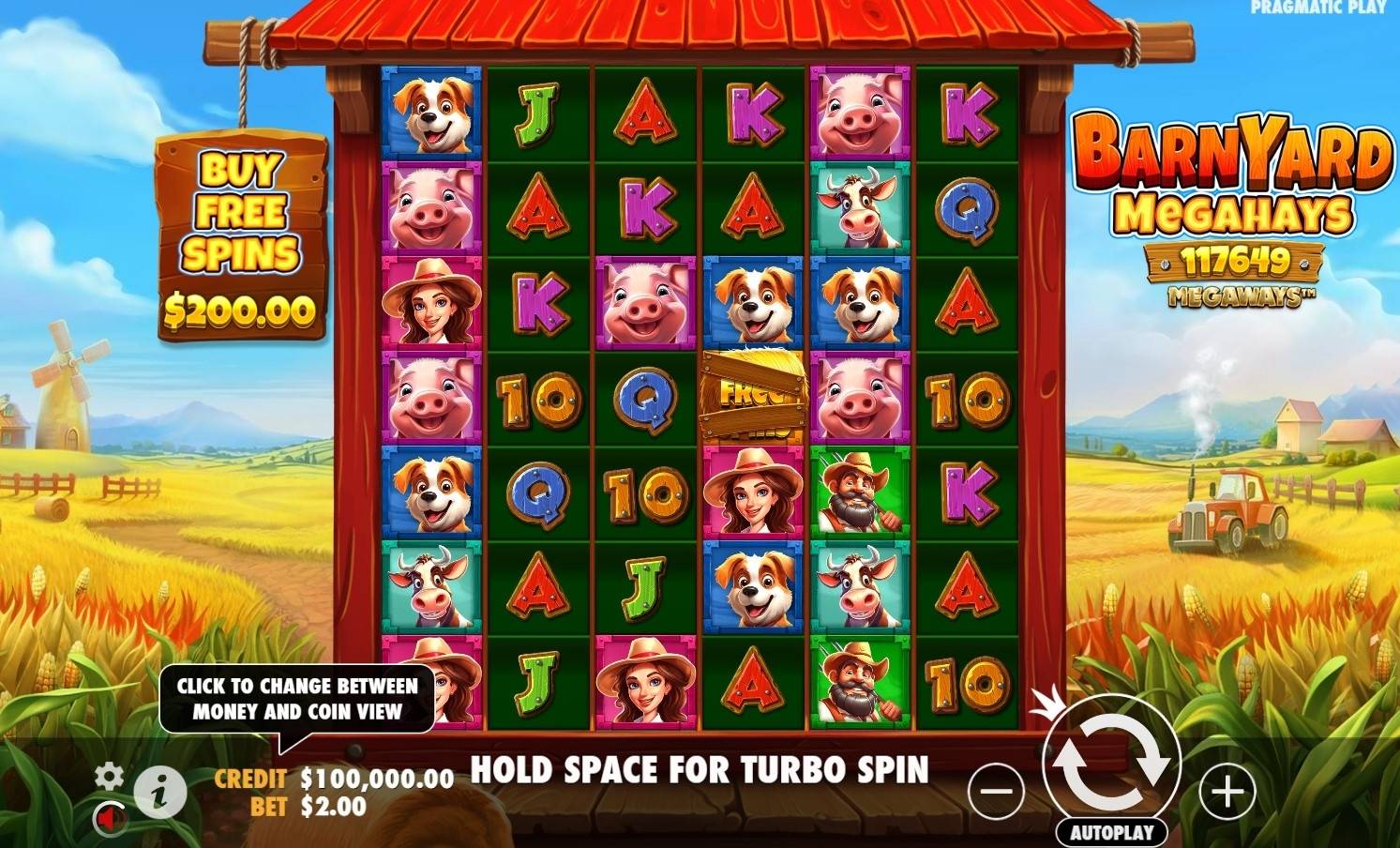Select the Free Spins scatter symbol

coord(753,394)
